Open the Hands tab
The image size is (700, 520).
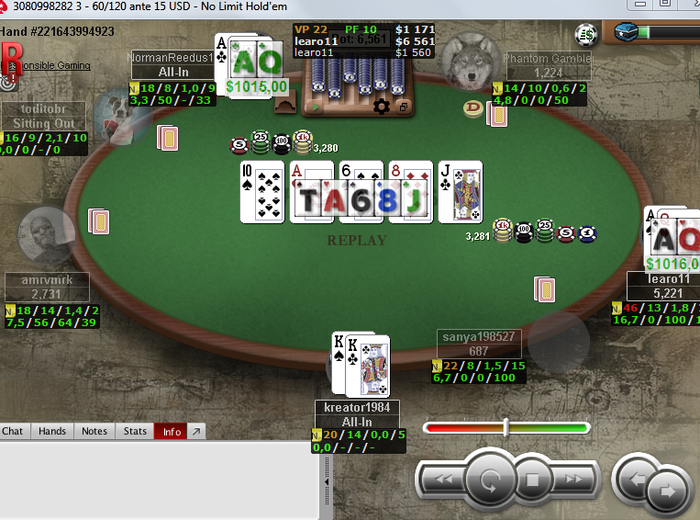[x=52, y=431]
